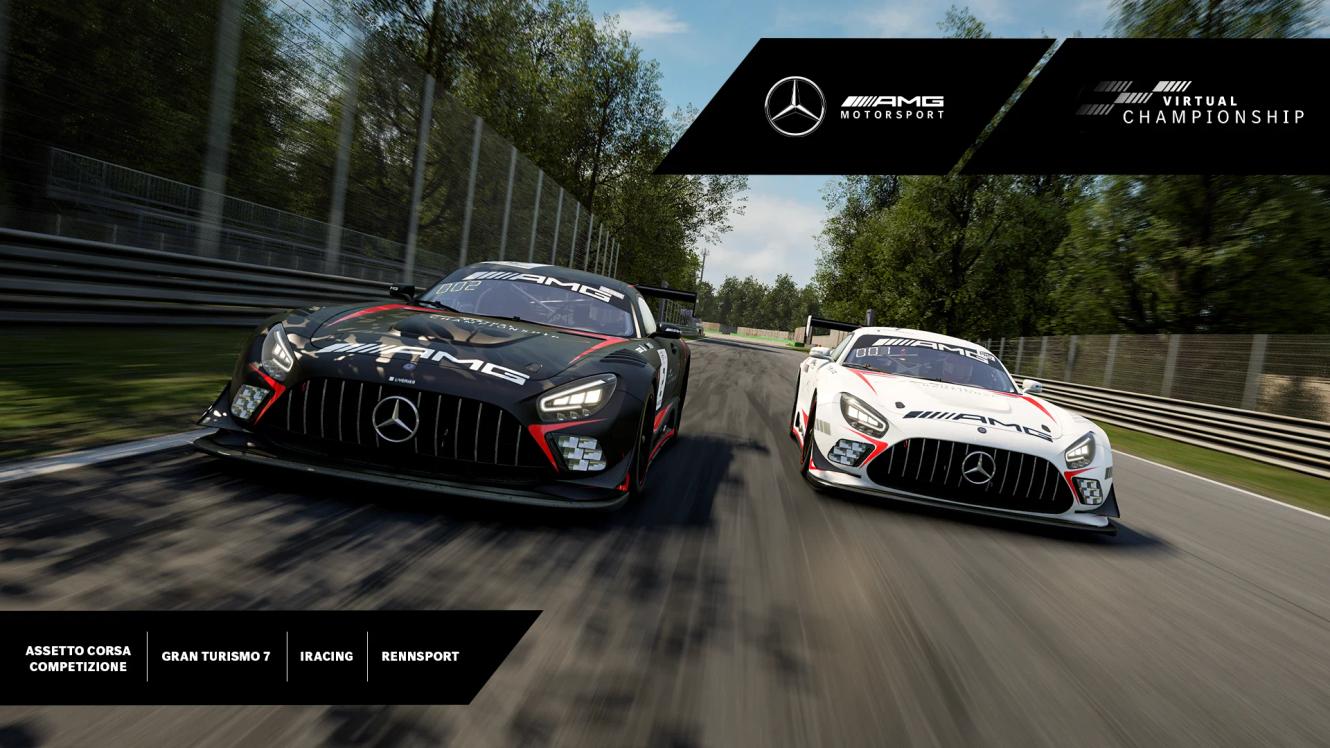Open the Rennsport entry
The width and height of the screenshot is (1330, 748).
(x=420, y=657)
